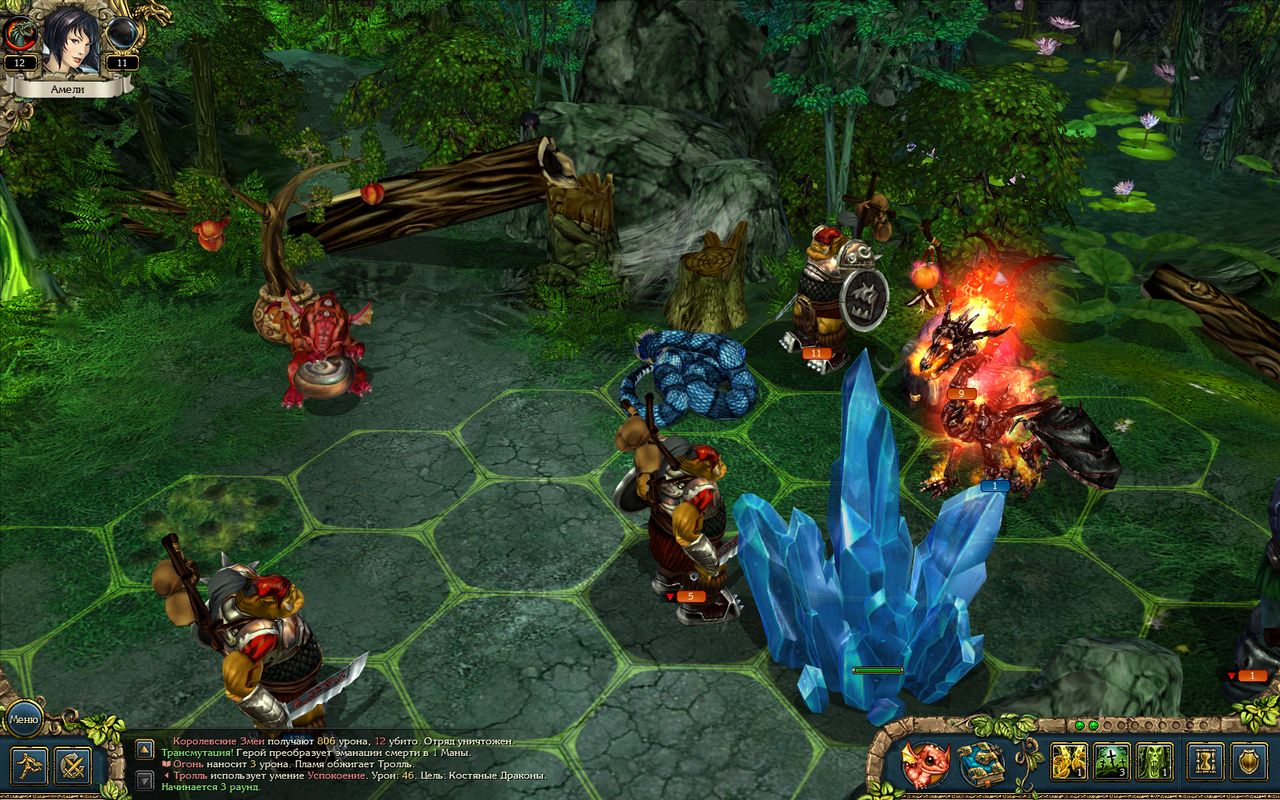
Task: Toggle the second green round indicator
Action: pos(1094,725)
